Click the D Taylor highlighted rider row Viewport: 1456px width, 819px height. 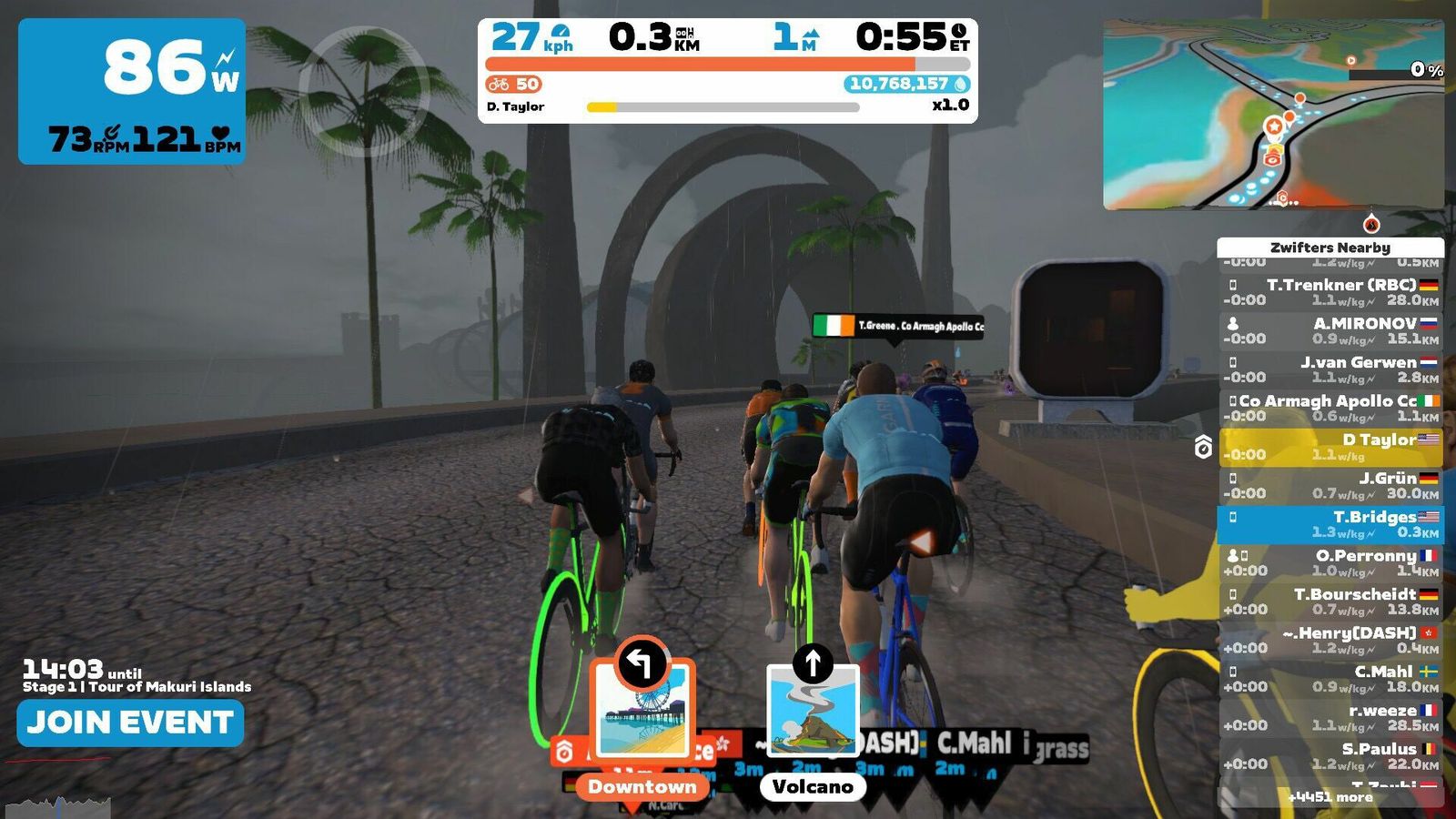click(x=1330, y=447)
